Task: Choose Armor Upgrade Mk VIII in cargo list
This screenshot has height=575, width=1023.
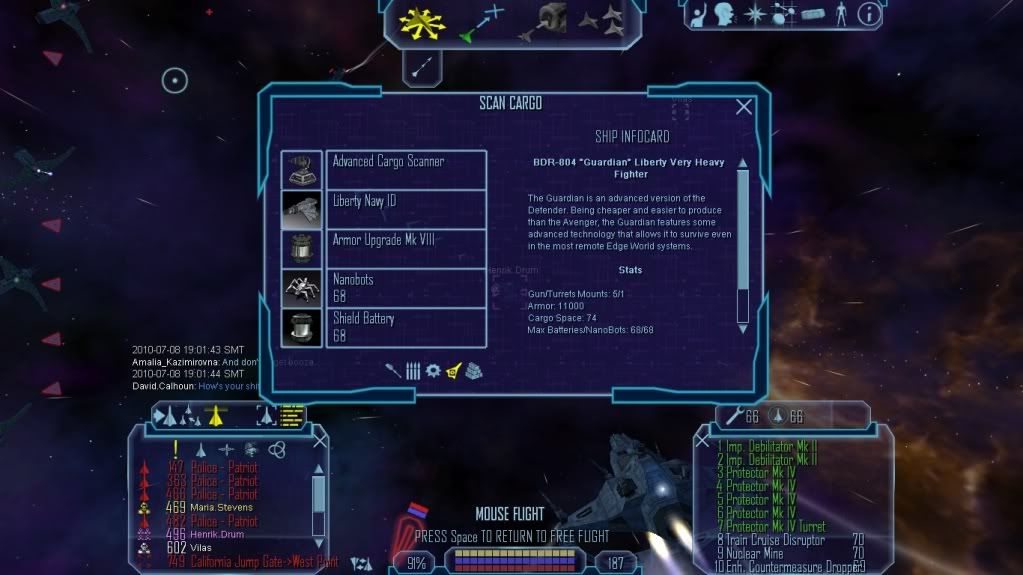Action: [x=406, y=248]
